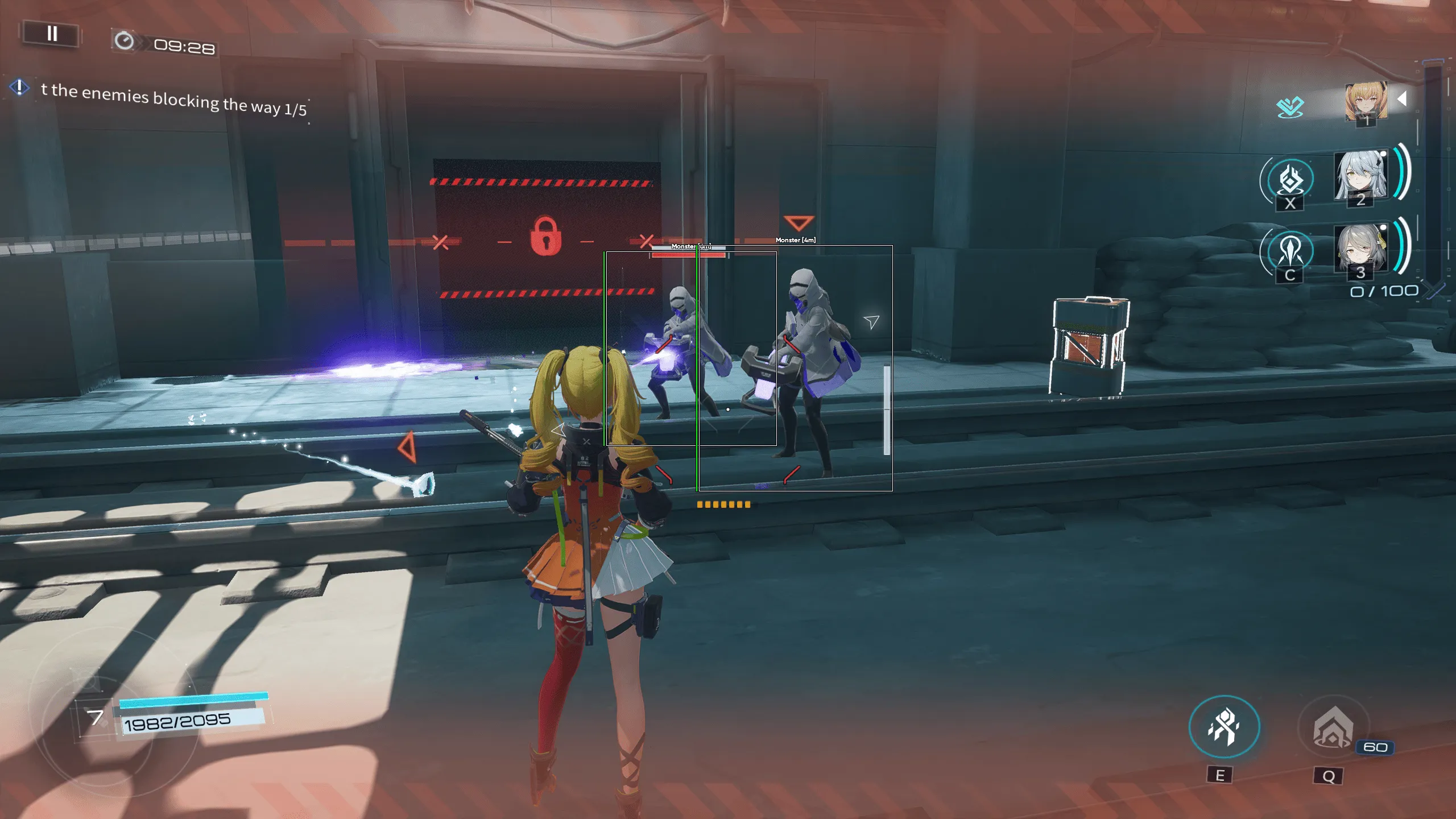Activate the X support skill icon
Viewport: 1456px width, 819px height.
[1290, 181]
